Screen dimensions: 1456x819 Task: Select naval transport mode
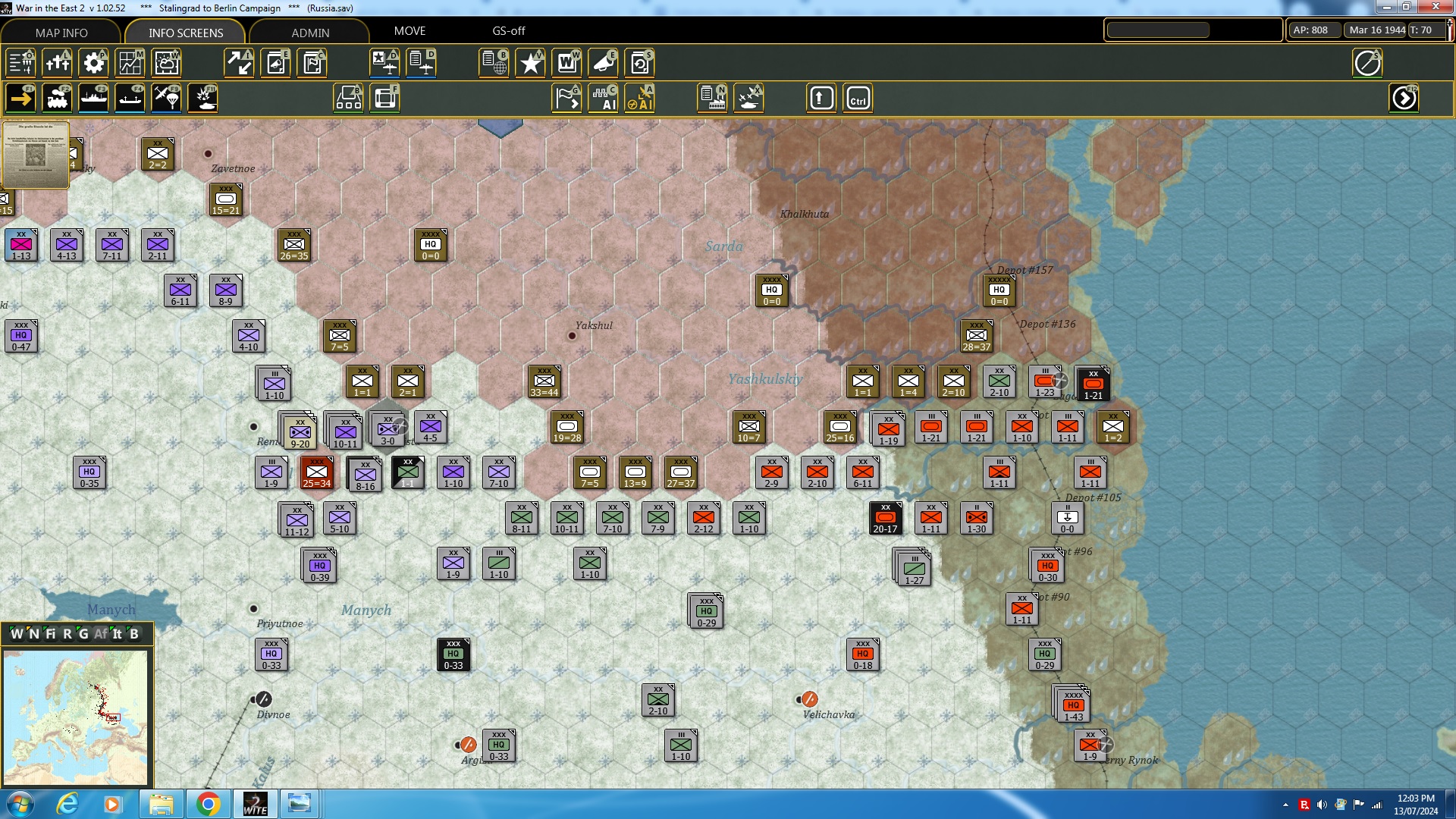point(93,98)
